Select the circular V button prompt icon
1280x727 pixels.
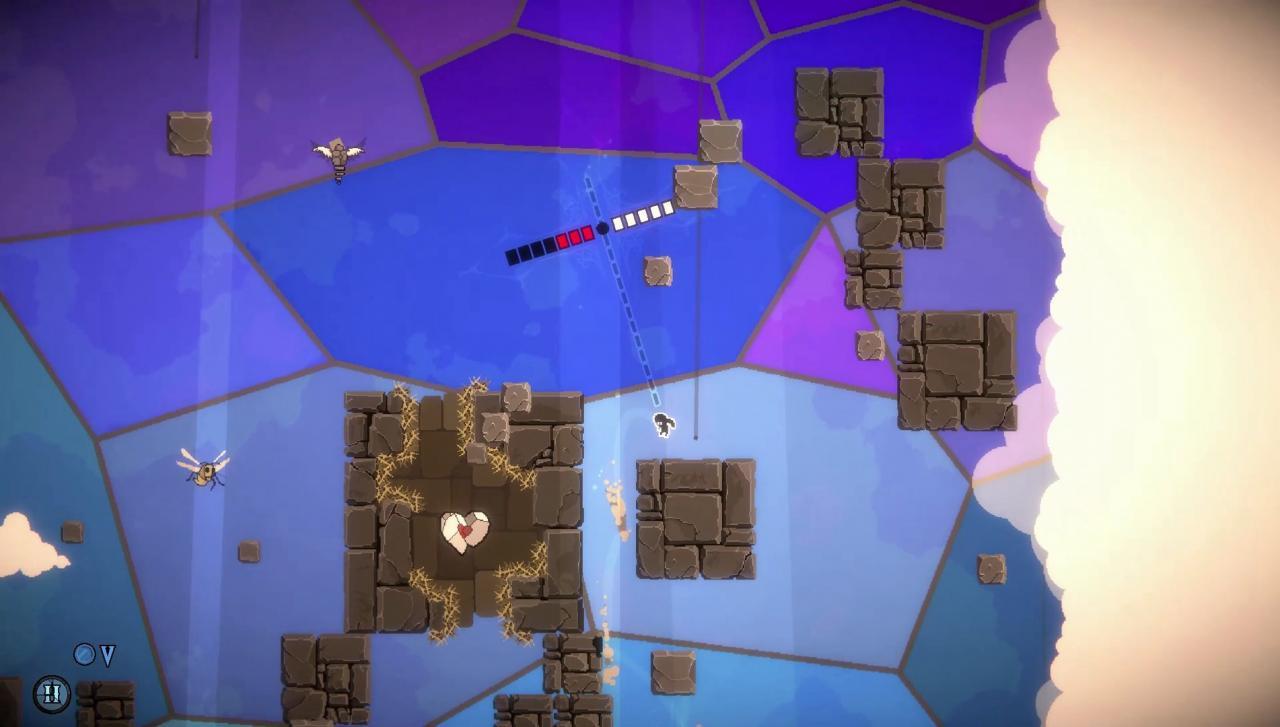(84, 654)
